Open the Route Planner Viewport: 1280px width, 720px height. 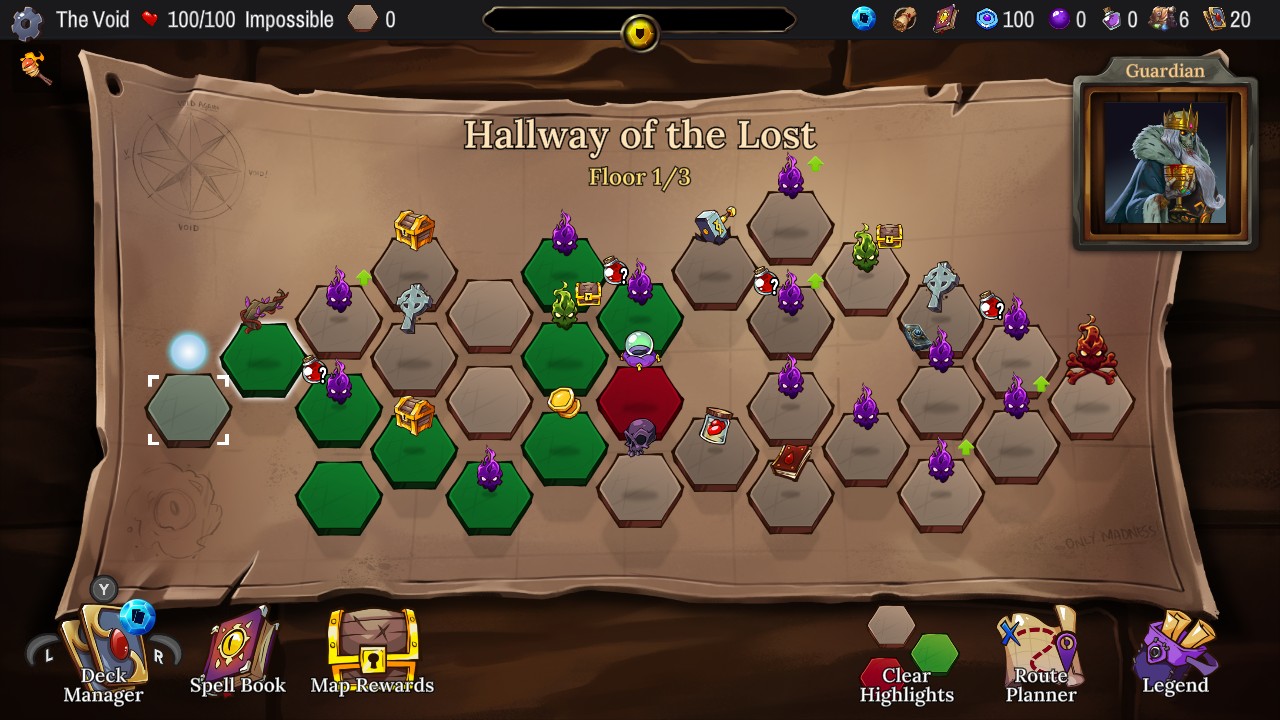coord(1040,650)
